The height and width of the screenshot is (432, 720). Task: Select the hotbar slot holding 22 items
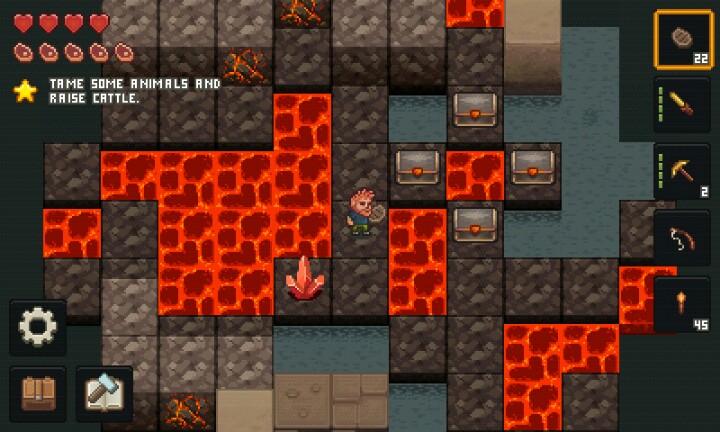click(683, 39)
